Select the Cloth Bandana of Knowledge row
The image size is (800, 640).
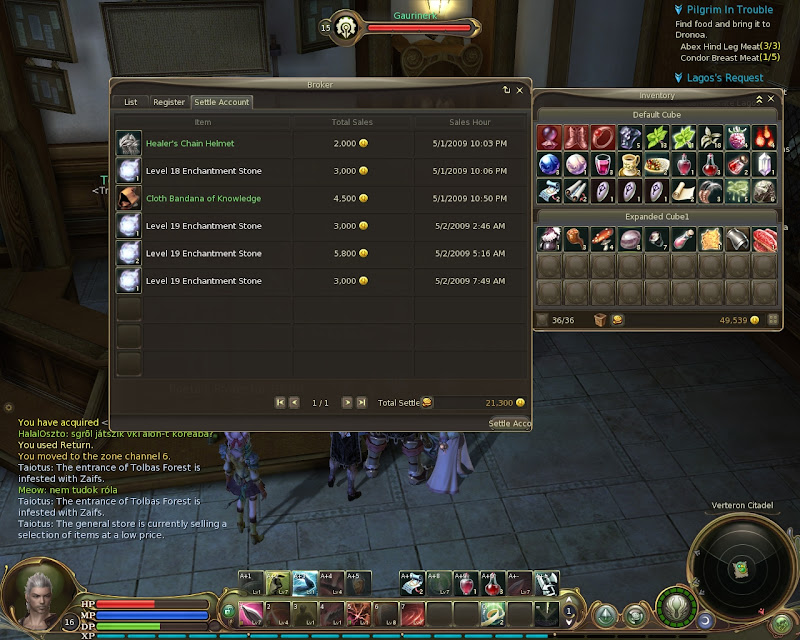320,199
